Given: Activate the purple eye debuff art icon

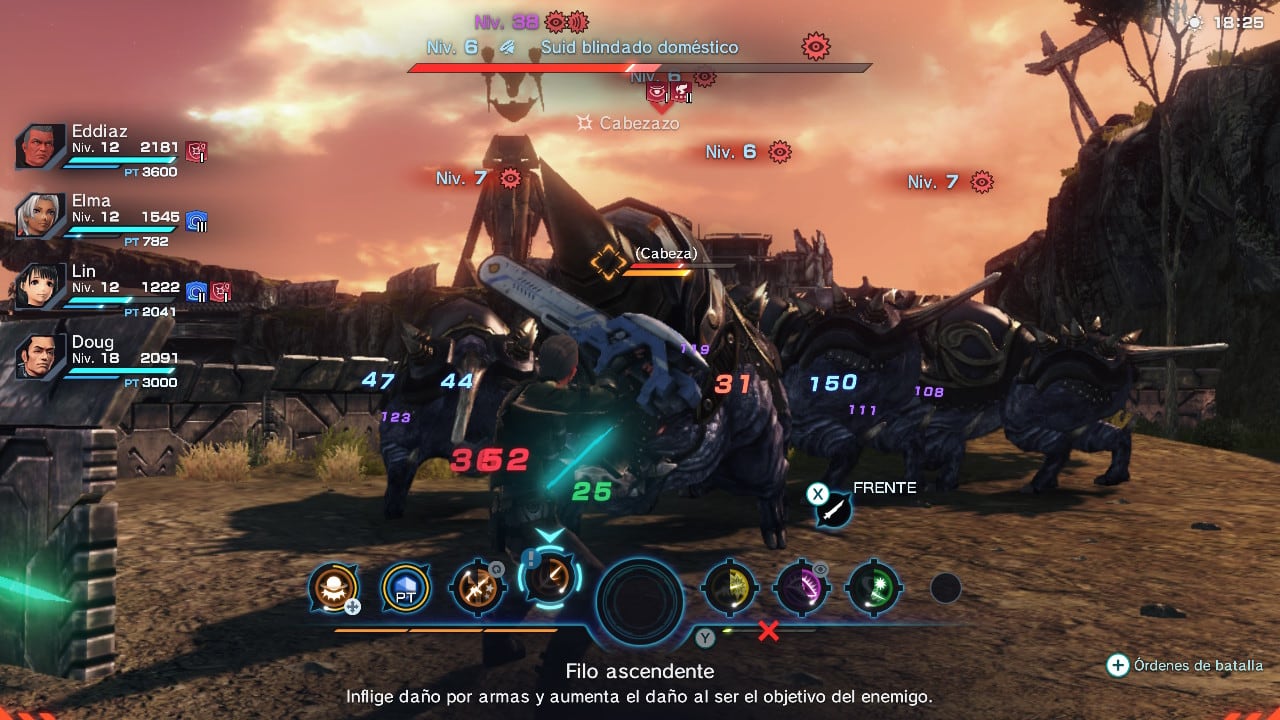Looking at the screenshot, I should click(801, 589).
